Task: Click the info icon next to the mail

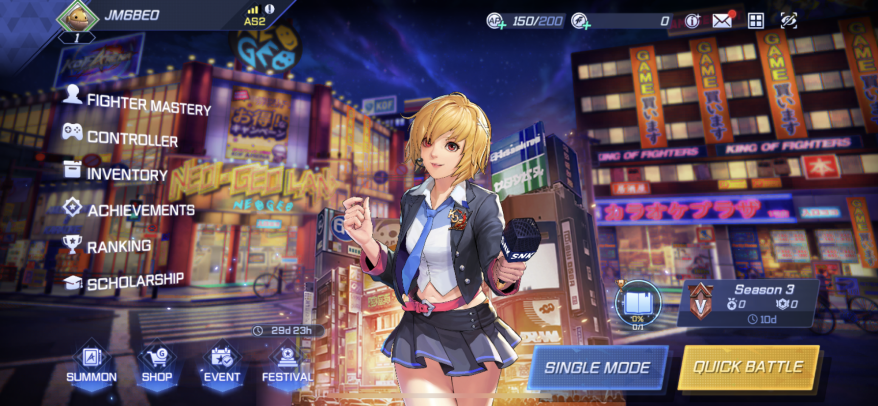Action: coord(692,20)
